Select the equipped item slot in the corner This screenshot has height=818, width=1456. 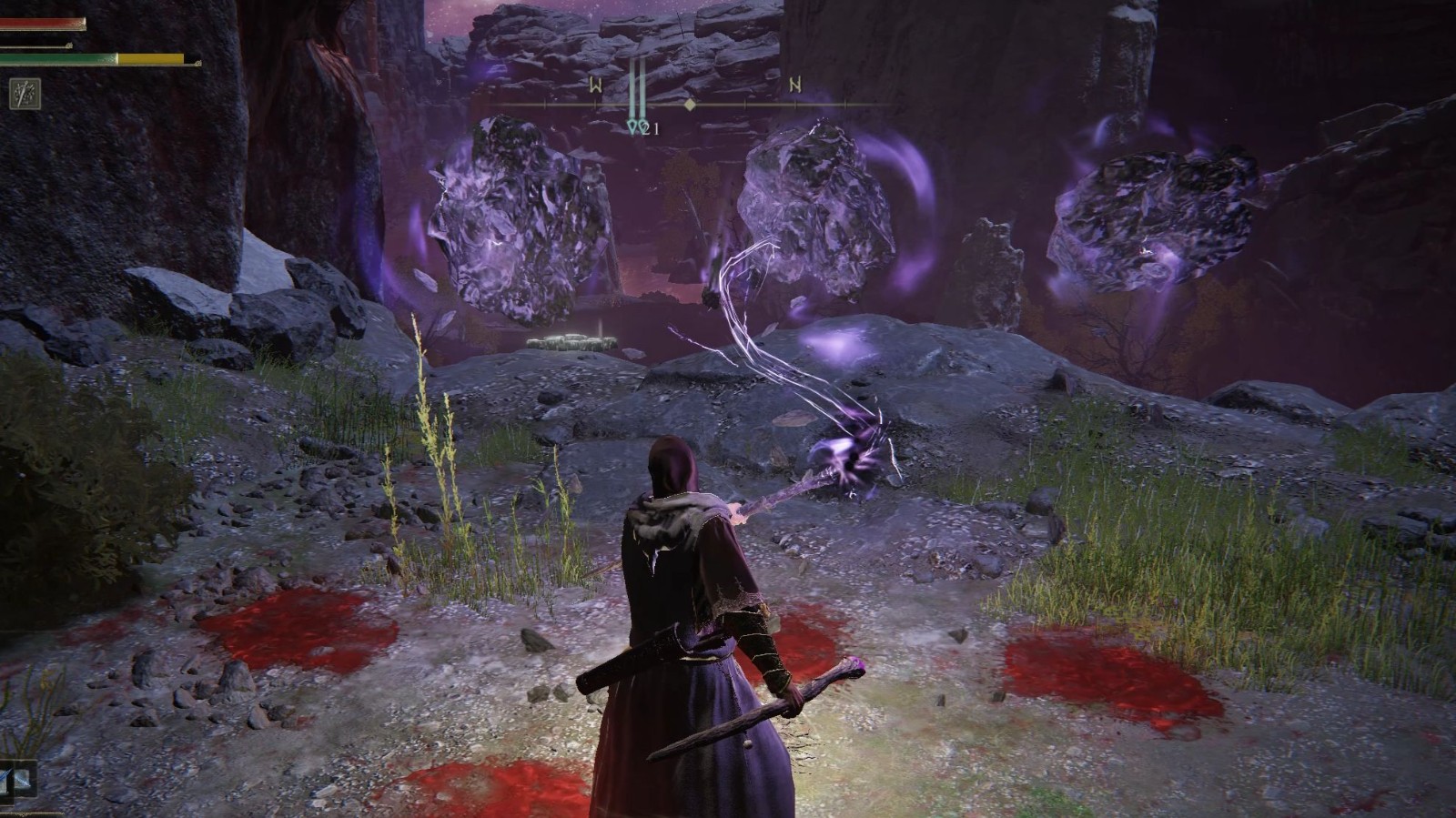coord(18,781)
